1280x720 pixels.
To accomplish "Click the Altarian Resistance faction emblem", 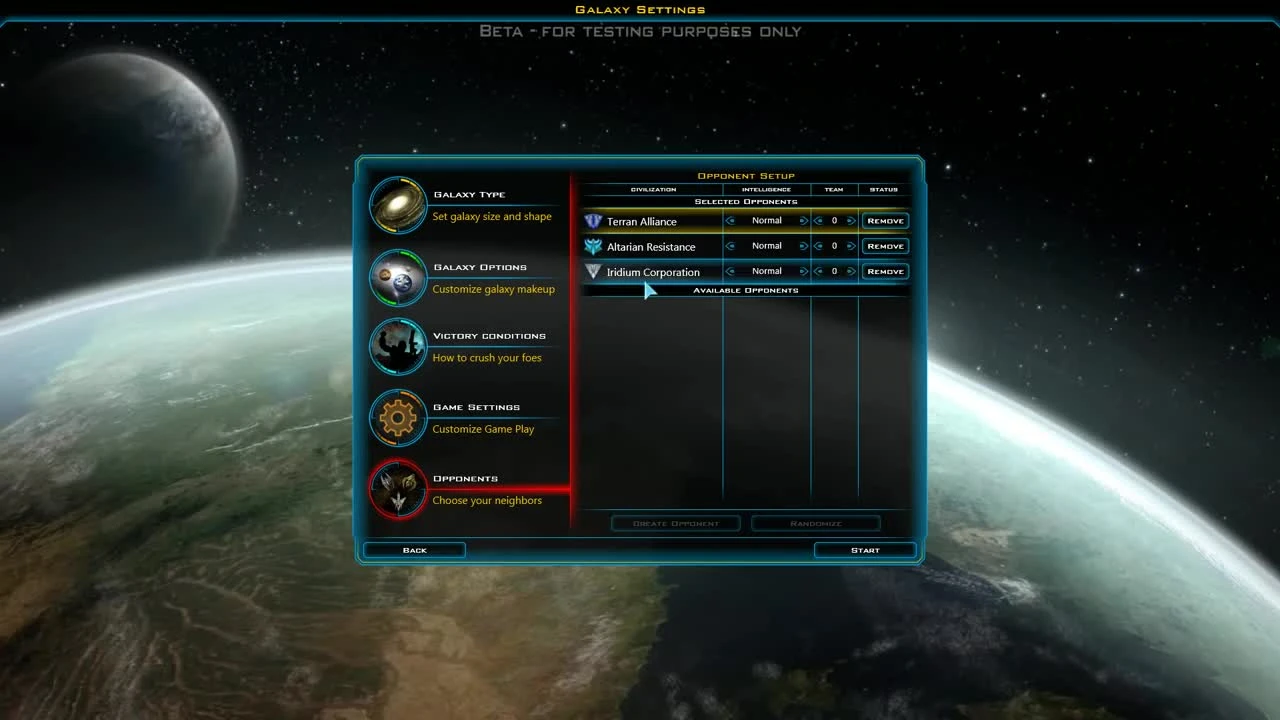I will click(593, 246).
